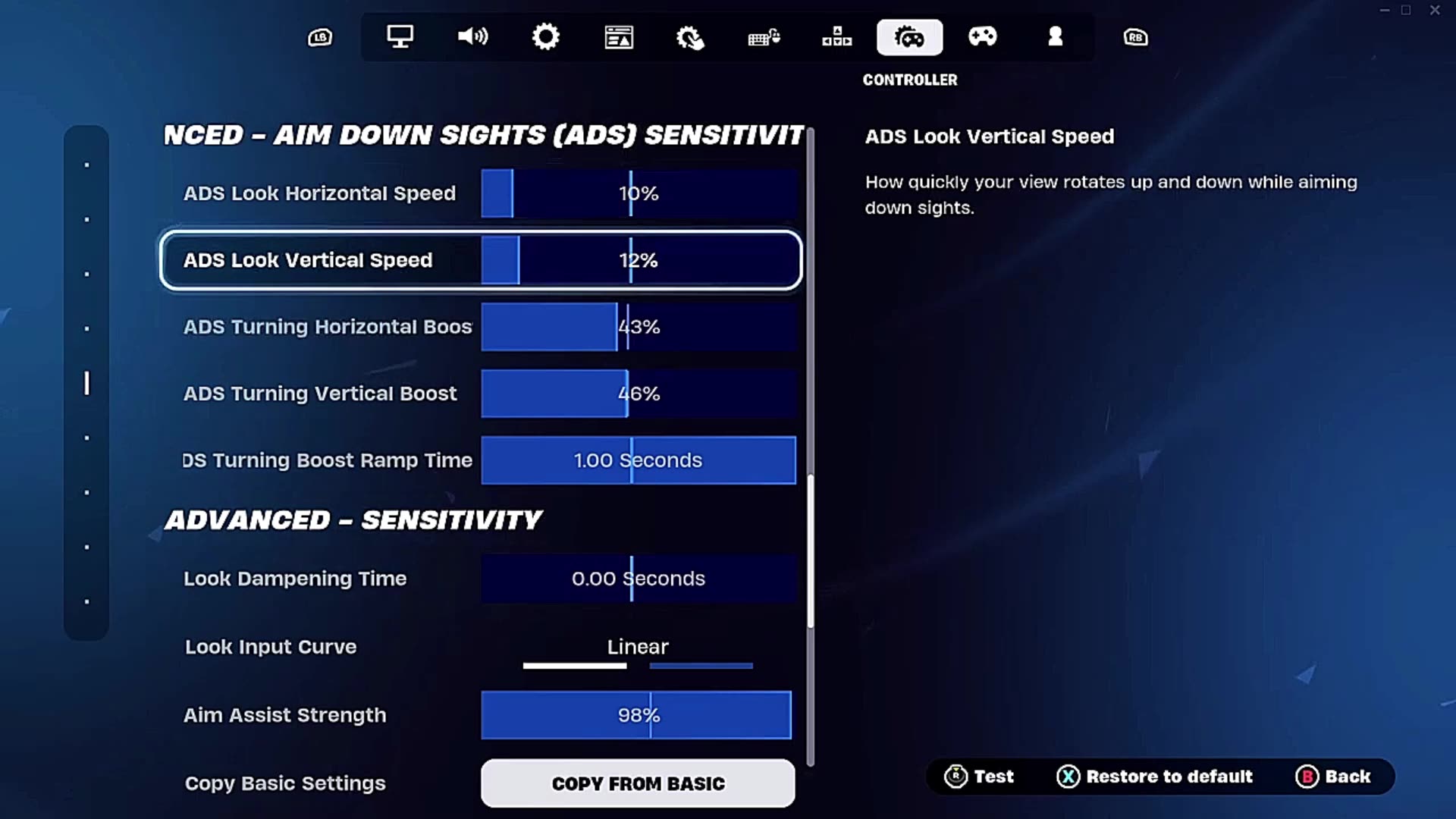Open the Account and Privacy person icon
The width and height of the screenshot is (1456, 819).
coord(1056,37)
